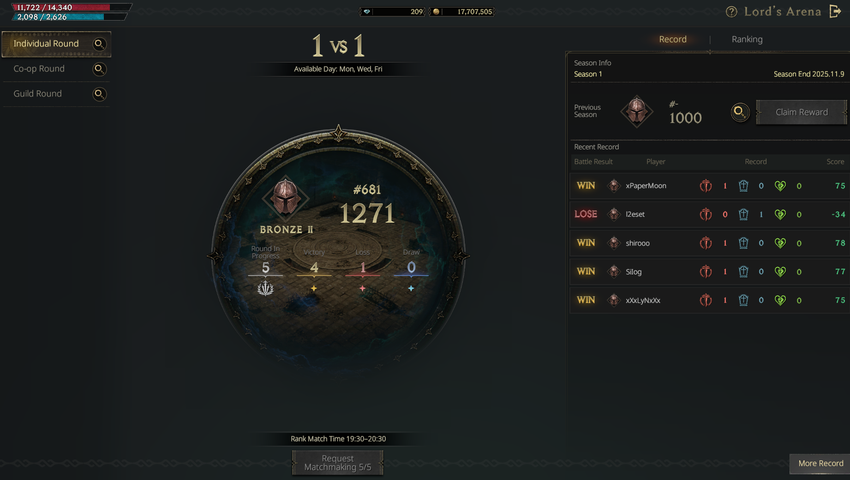Select the Guild Round mode
The image size is (850, 480).
[38, 94]
